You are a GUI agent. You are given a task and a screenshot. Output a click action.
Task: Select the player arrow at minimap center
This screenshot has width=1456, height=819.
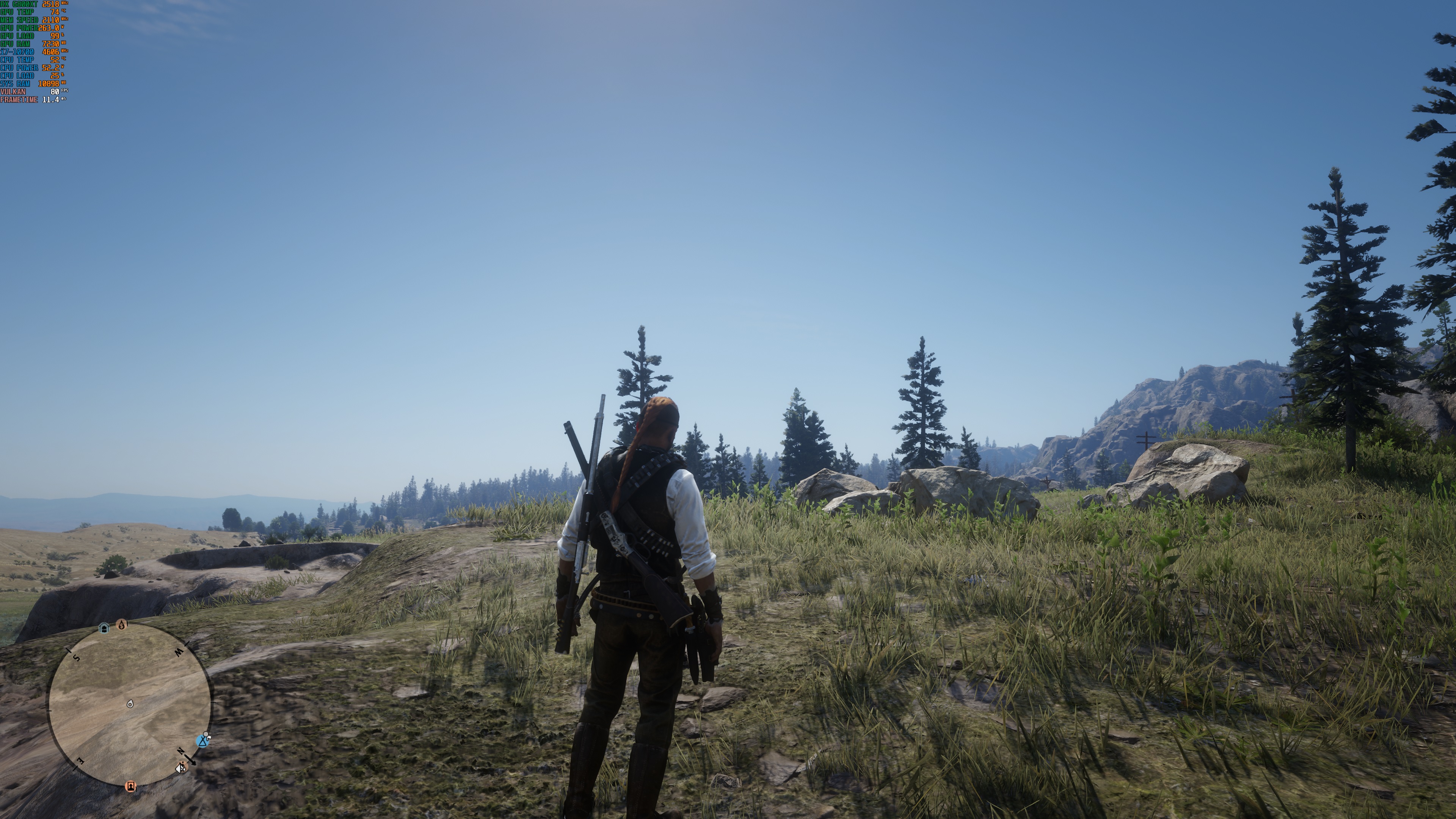pos(130,704)
